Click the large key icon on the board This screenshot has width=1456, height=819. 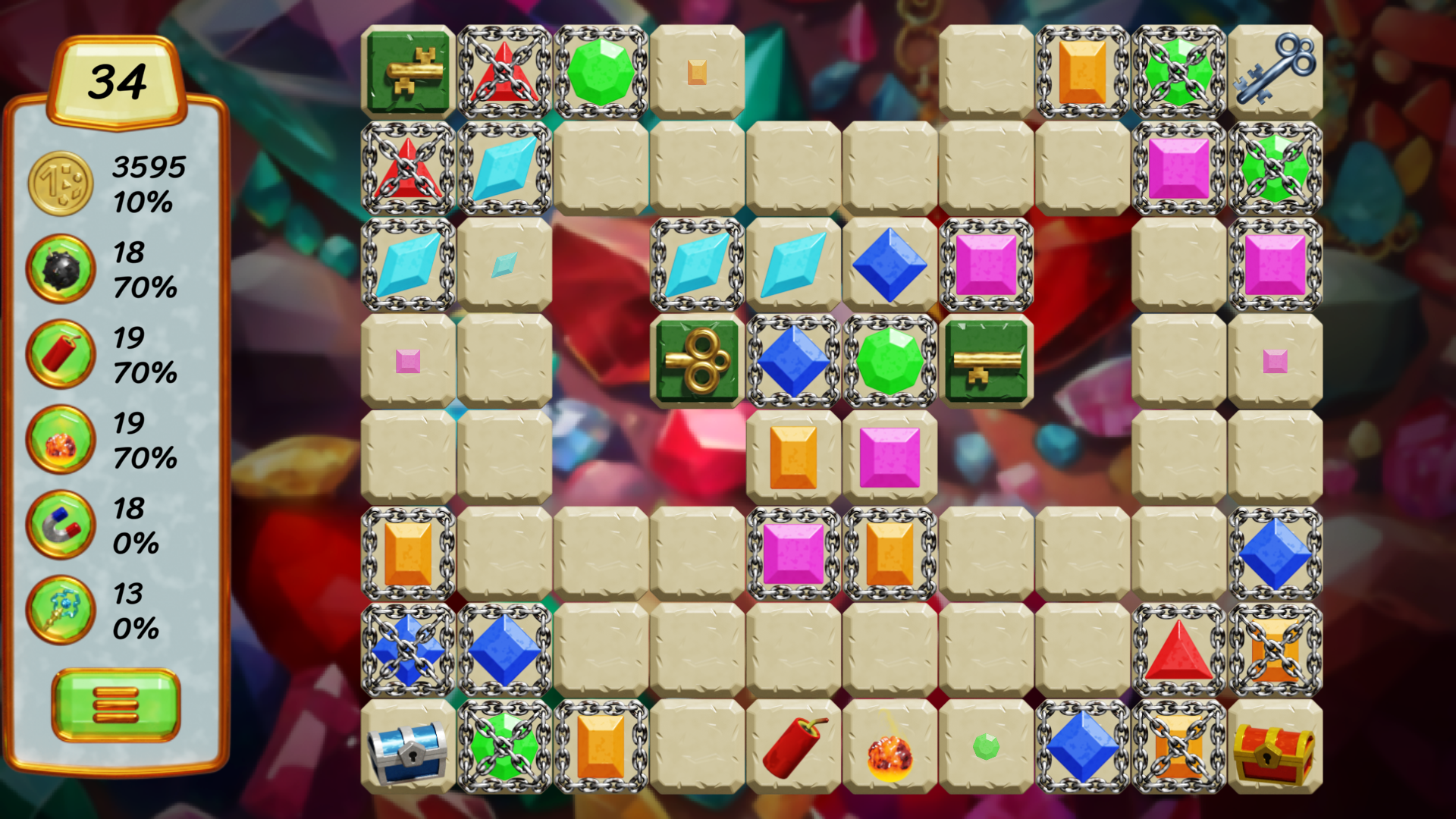[x=1274, y=72]
